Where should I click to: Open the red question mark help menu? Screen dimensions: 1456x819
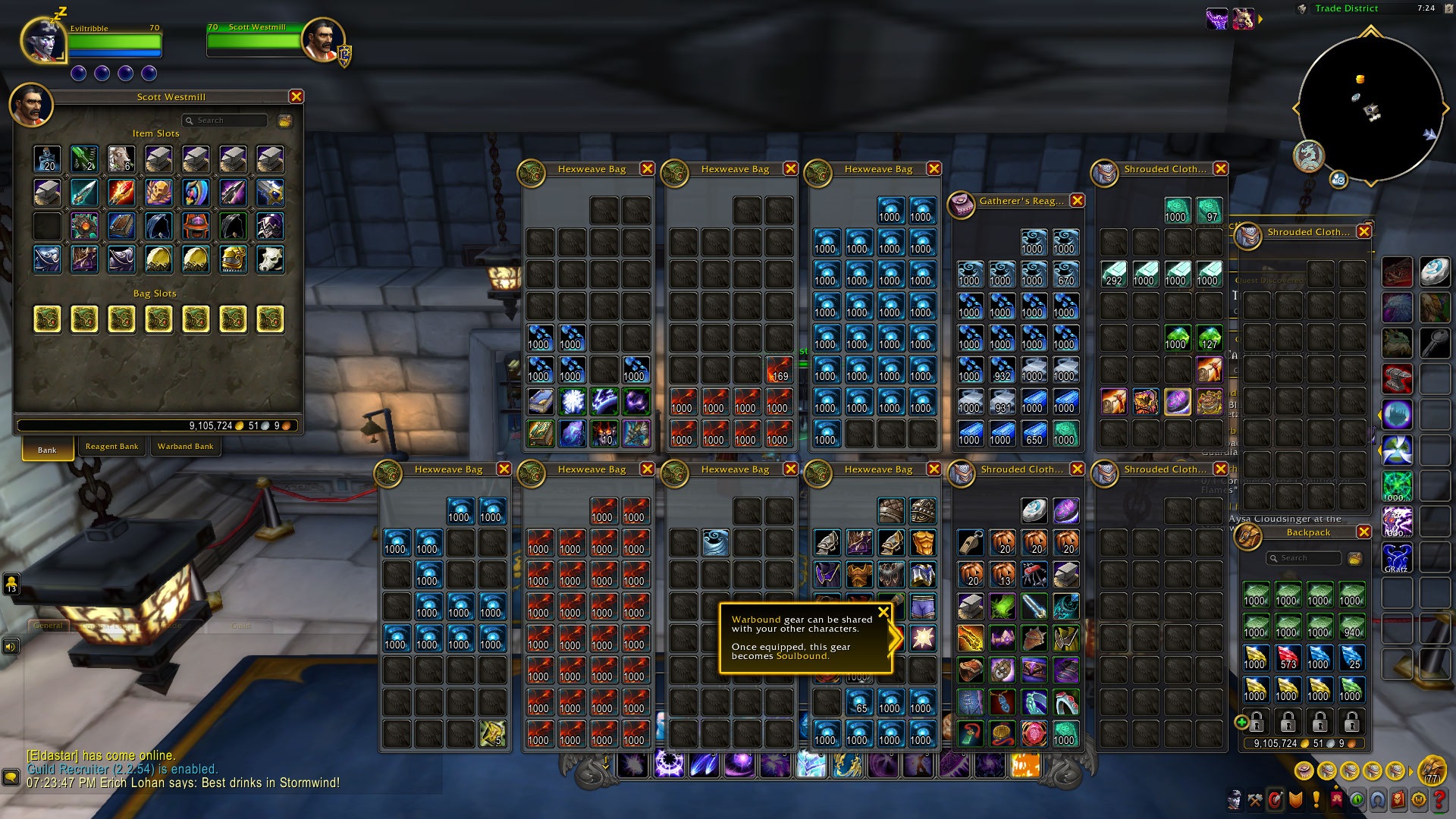tap(1439, 799)
